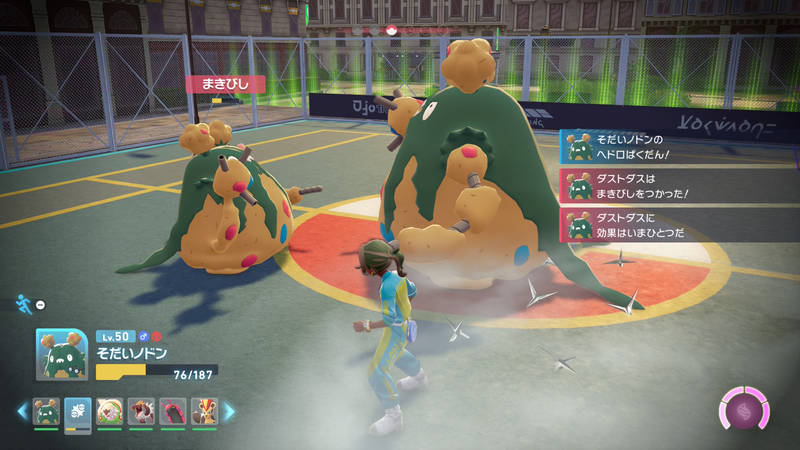Pick the pink and white Pokémon party slot
Image resolution: width=800 pixels, height=450 pixels.
[x=110, y=412]
